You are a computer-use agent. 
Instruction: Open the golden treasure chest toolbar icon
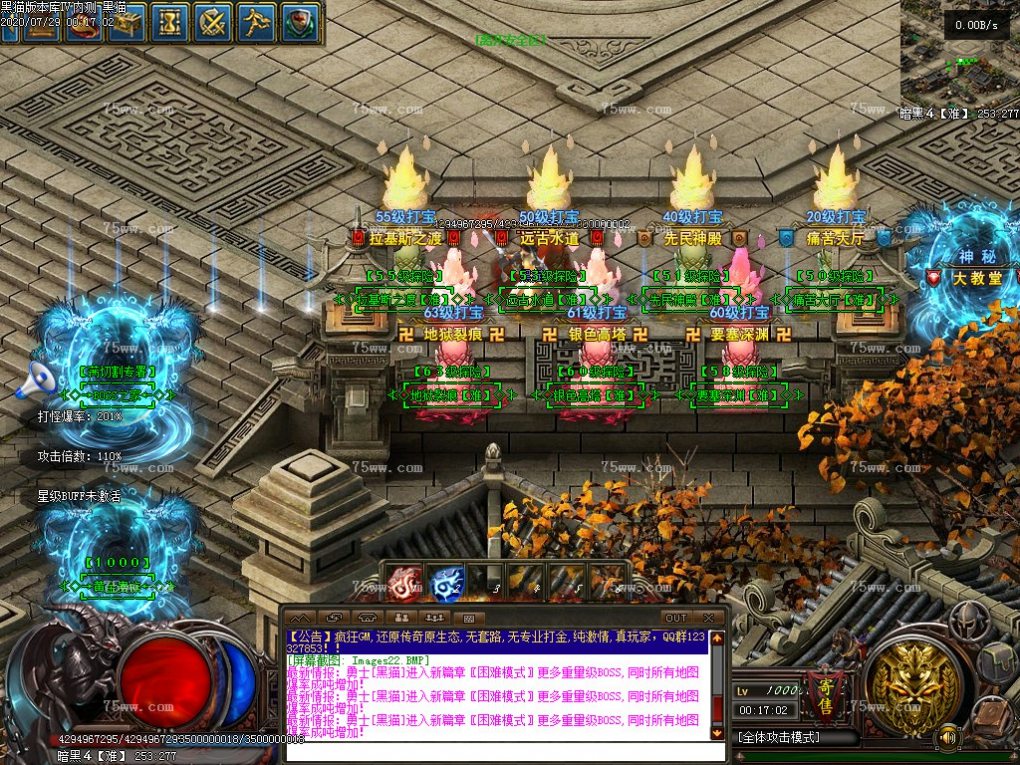click(127, 21)
